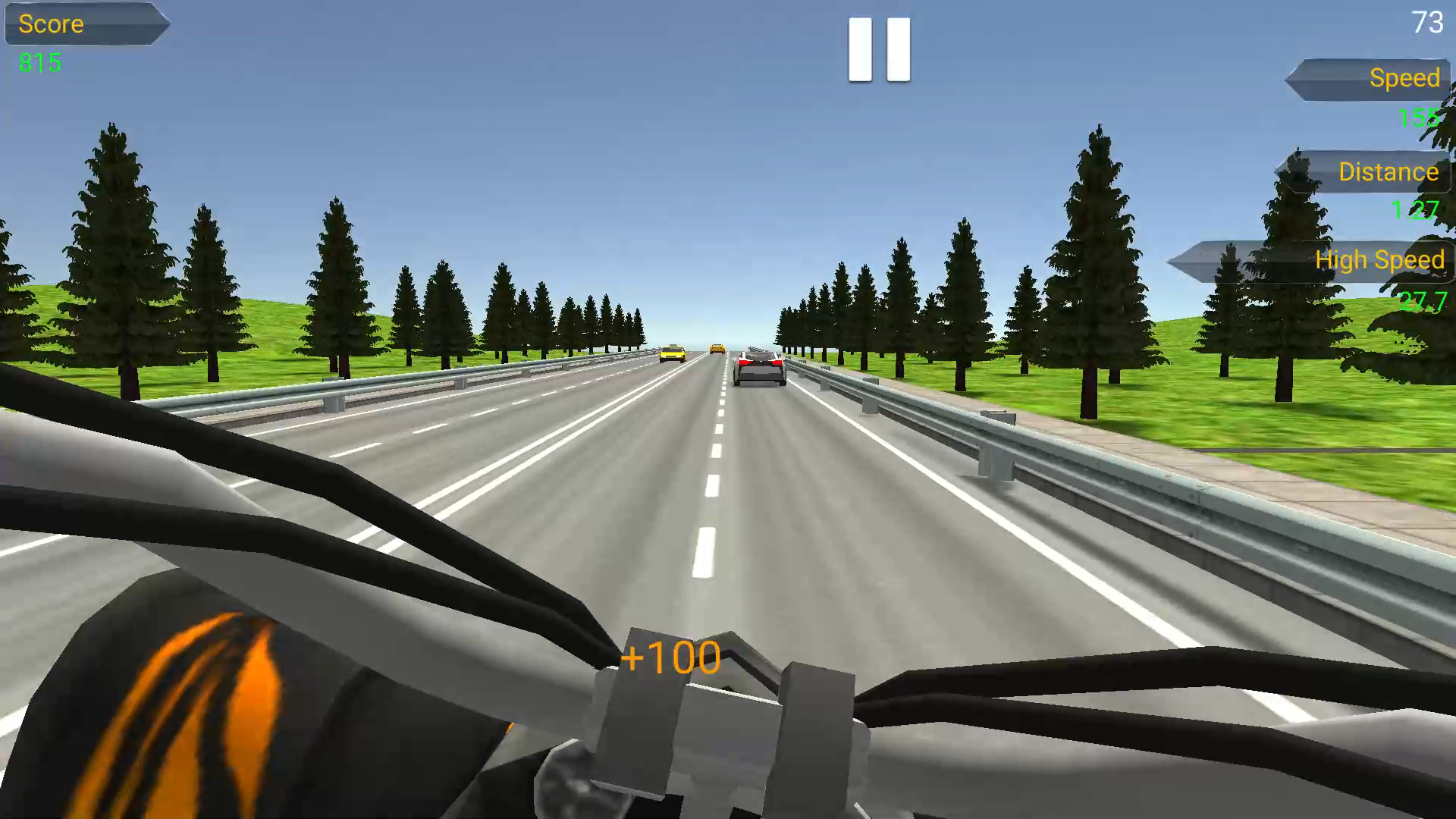
Task: Click the green speed value 155
Action: tap(1417, 119)
